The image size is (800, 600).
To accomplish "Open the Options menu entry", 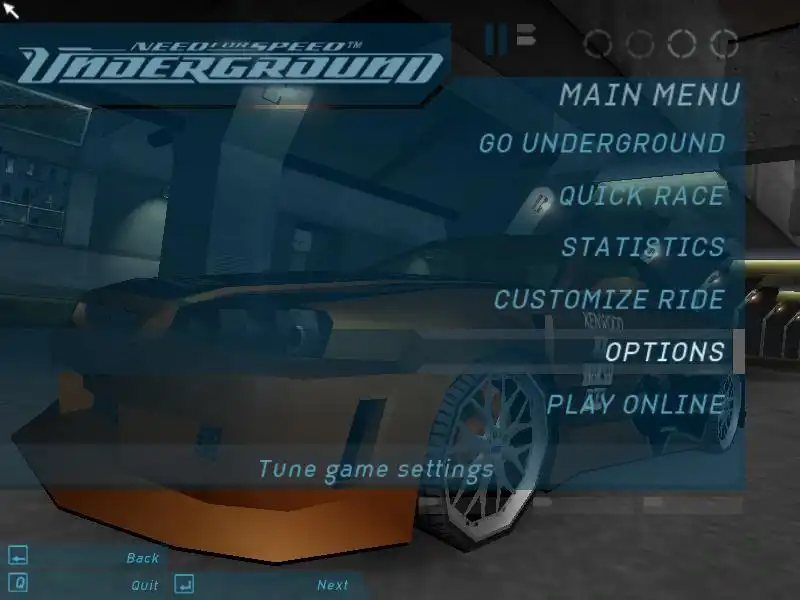I will tap(664, 352).
